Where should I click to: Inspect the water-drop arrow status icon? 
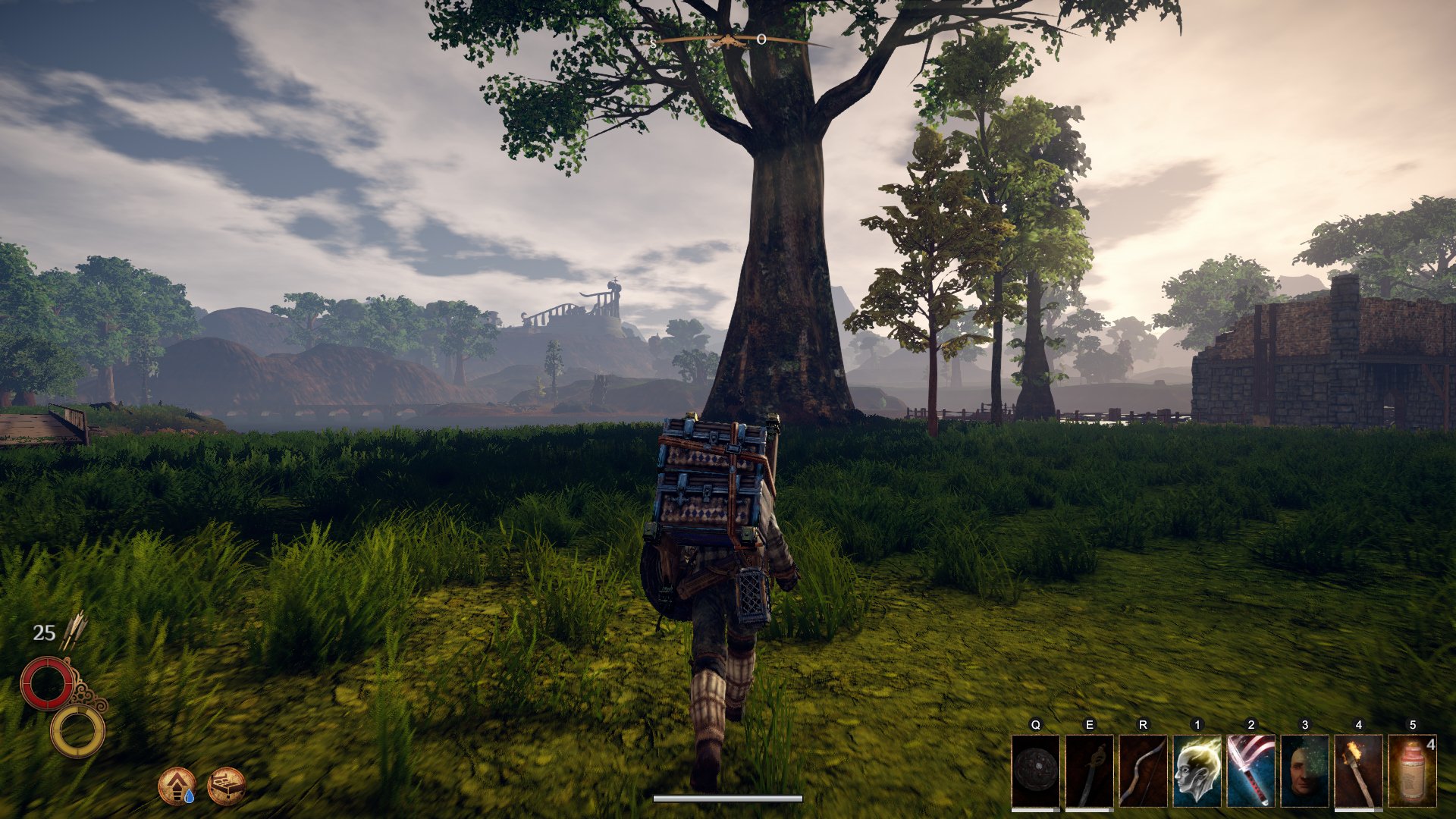(x=177, y=786)
